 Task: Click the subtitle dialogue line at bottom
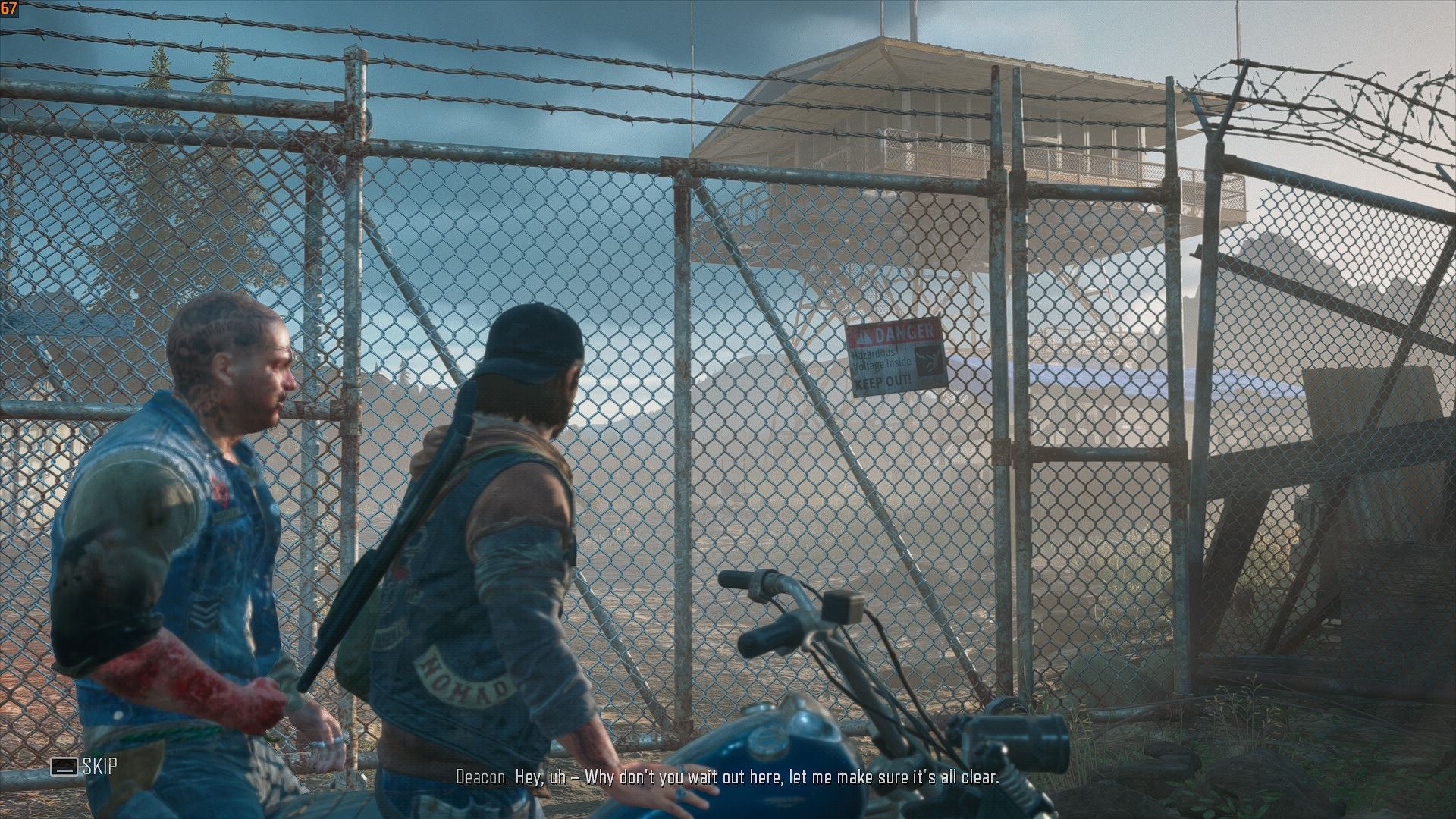tap(726, 777)
